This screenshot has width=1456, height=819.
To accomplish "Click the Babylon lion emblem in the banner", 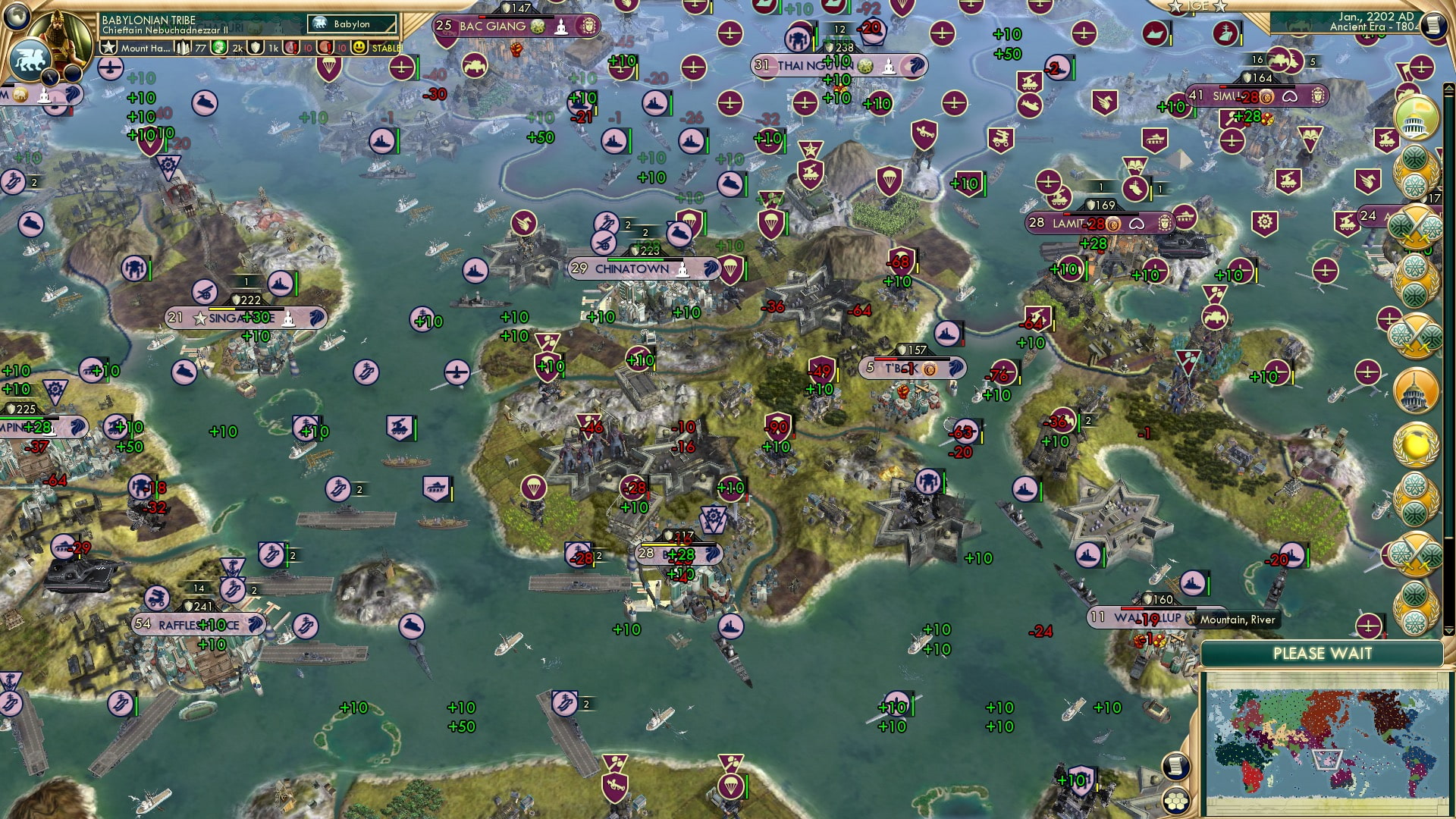I will tap(318, 24).
